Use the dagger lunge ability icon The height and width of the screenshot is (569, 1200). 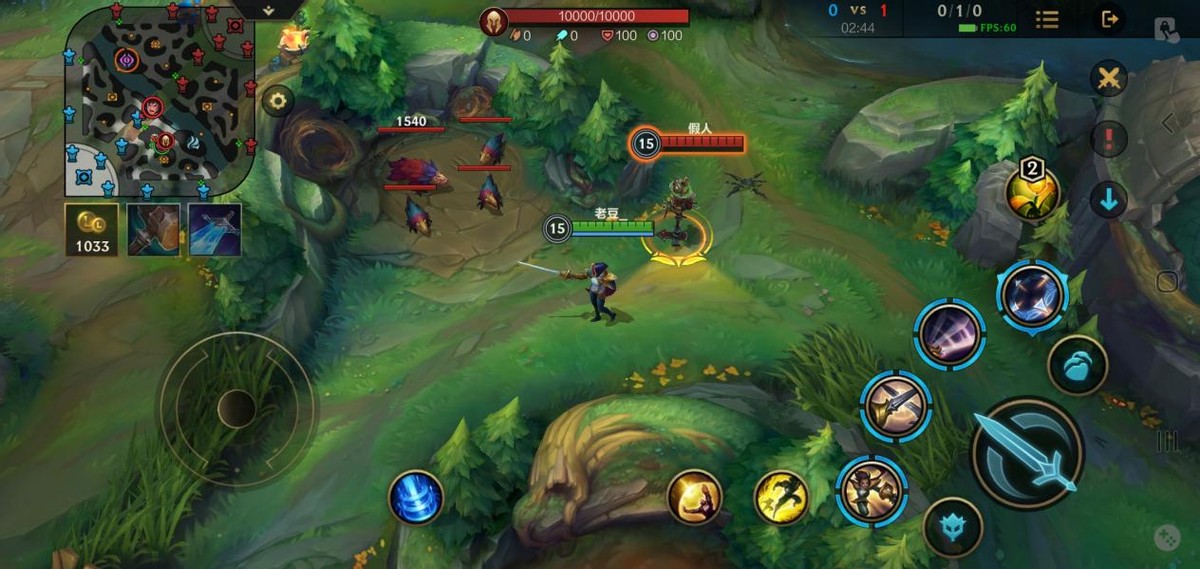pyautogui.click(x=896, y=406)
